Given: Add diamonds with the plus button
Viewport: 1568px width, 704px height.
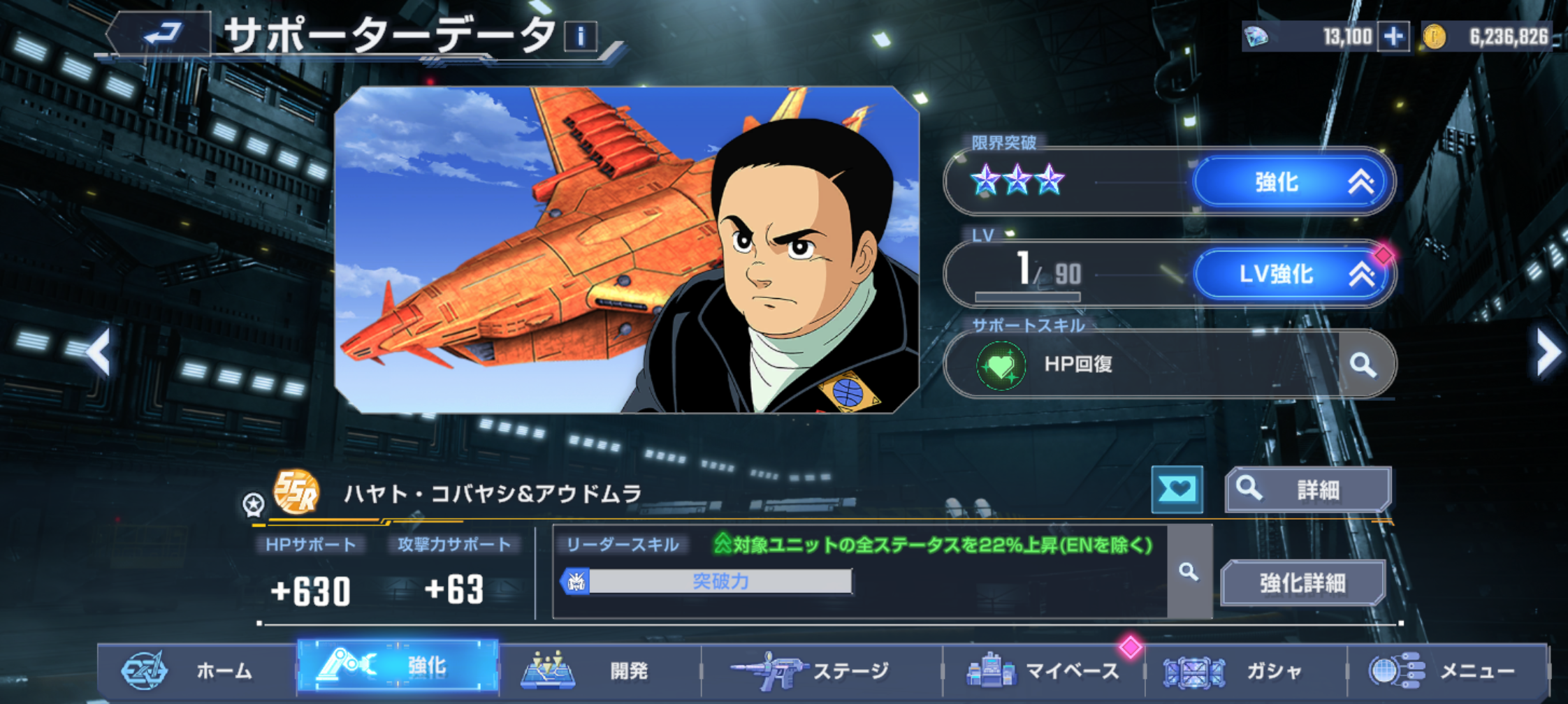Looking at the screenshot, I should click(x=1393, y=36).
